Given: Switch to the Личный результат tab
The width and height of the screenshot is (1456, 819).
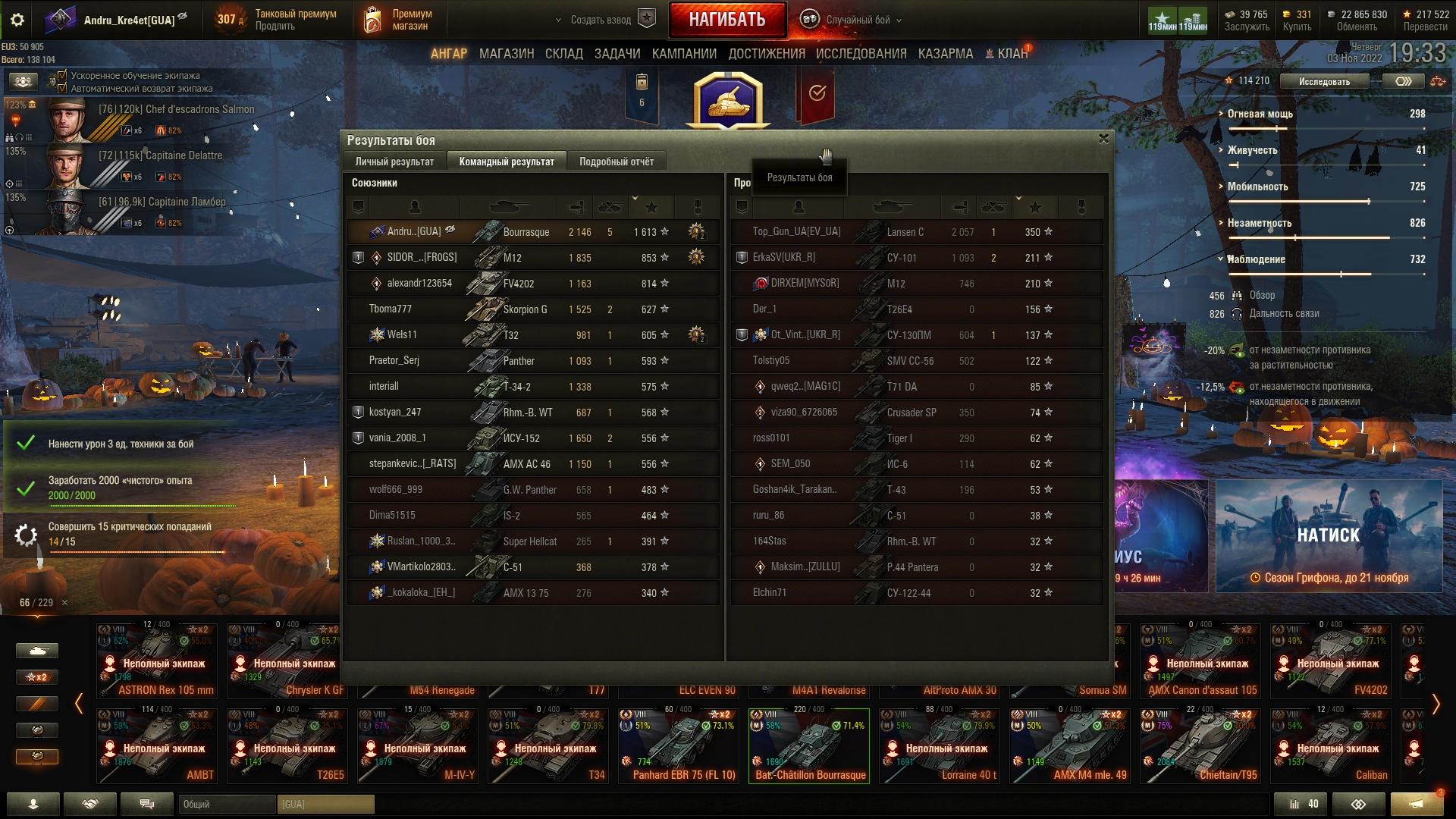Looking at the screenshot, I should [394, 162].
